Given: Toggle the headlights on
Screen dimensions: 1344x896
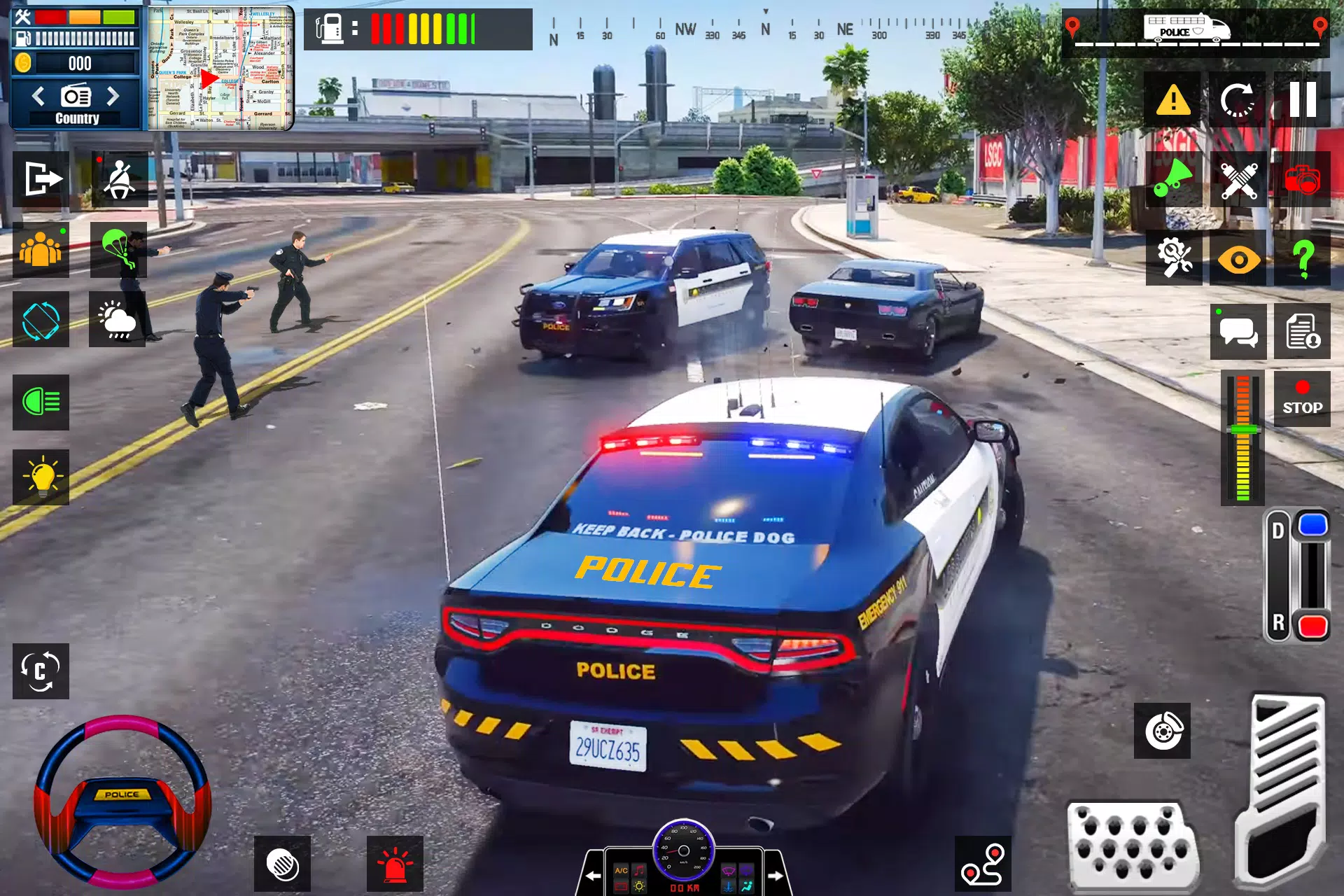Looking at the screenshot, I should (42, 402).
